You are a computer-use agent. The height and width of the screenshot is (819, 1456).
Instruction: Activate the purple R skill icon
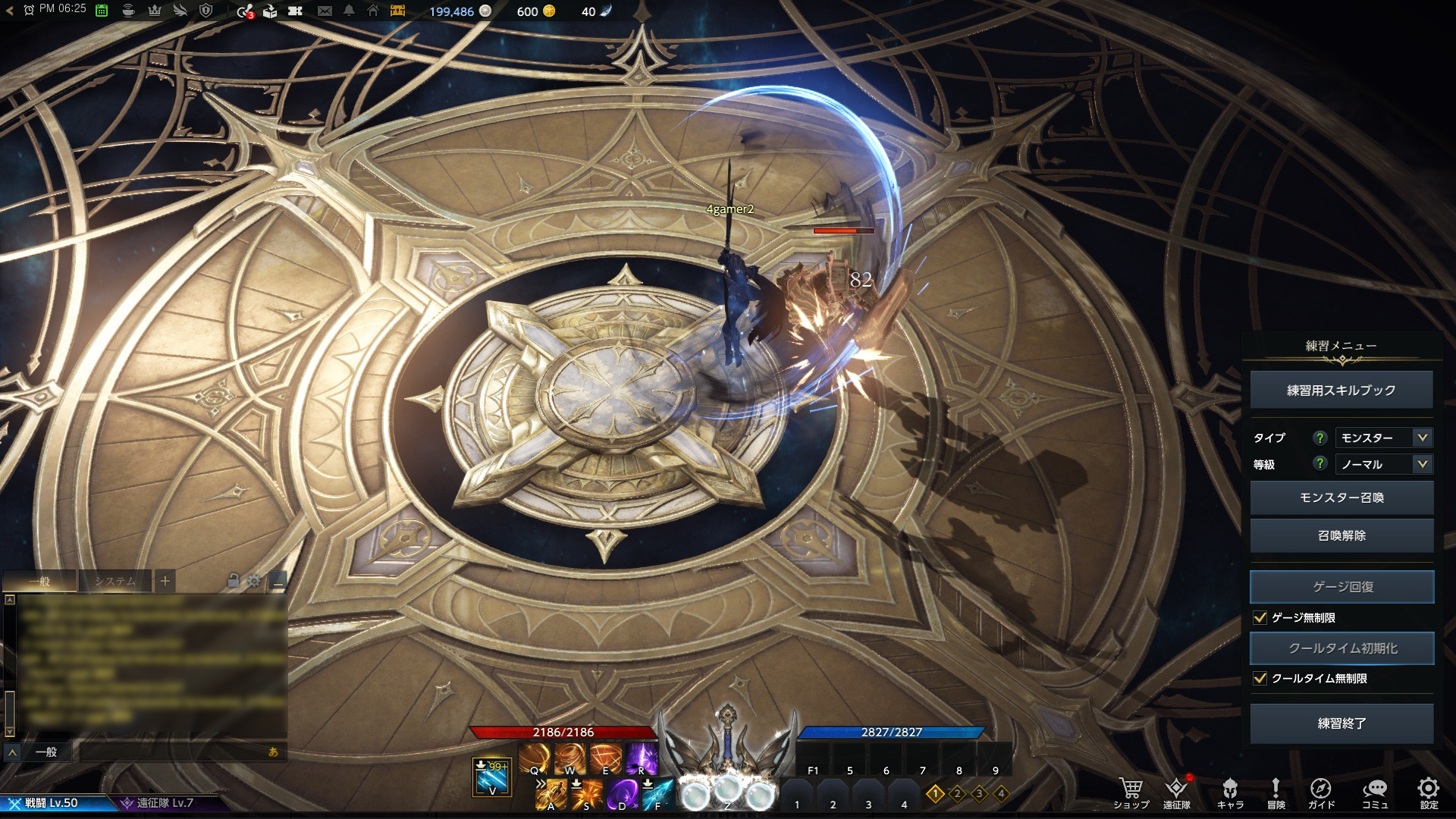pyautogui.click(x=642, y=758)
